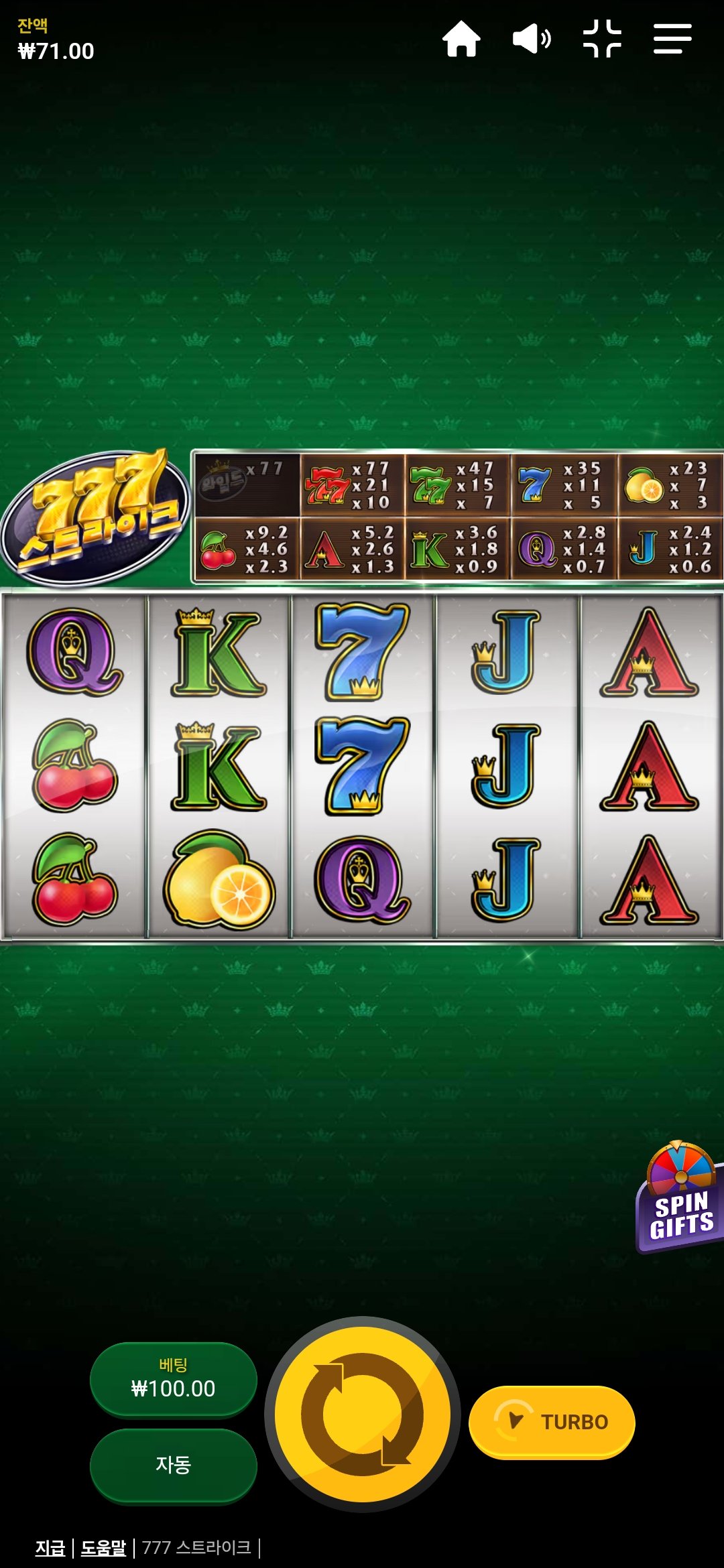Viewport: 724px width, 1568px height.
Task: Open the 지급 paytable link
Action: coord(50,1548)
